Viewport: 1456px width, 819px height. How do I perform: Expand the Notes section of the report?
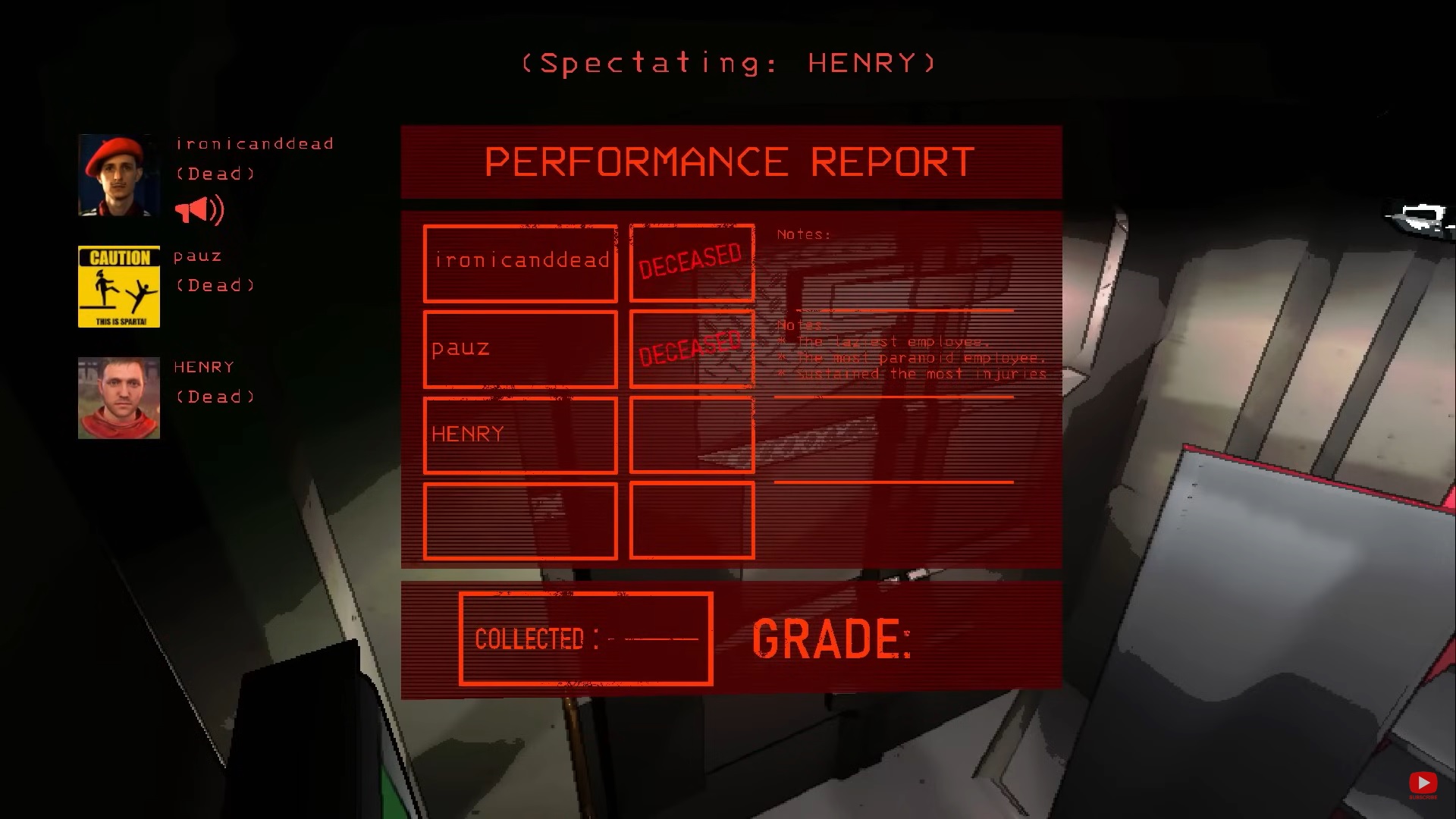(895, 349)
